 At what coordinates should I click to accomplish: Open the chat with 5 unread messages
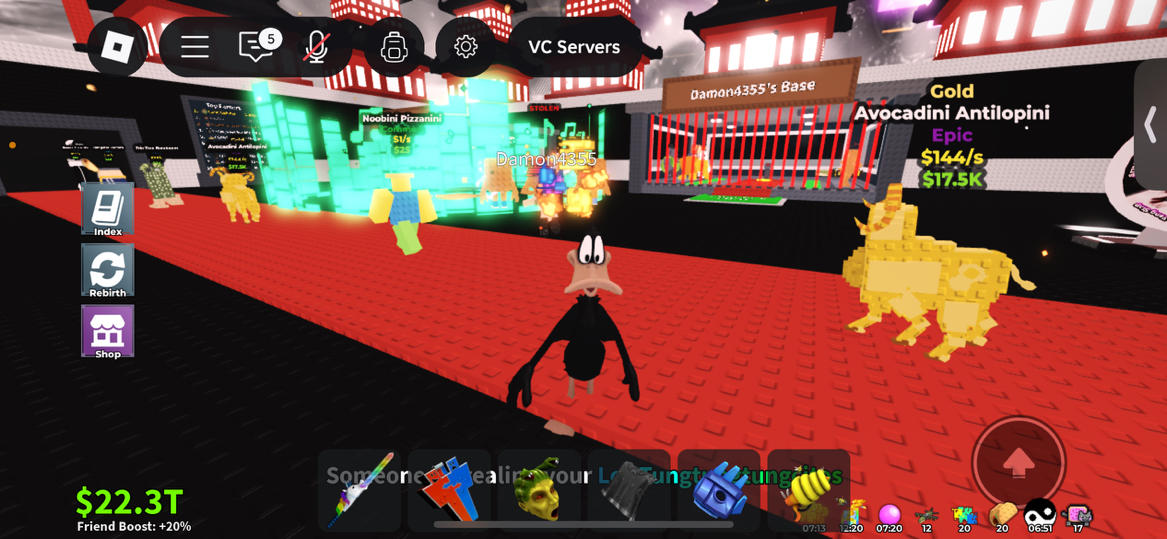pyautogui.click(x=256, y=47)
